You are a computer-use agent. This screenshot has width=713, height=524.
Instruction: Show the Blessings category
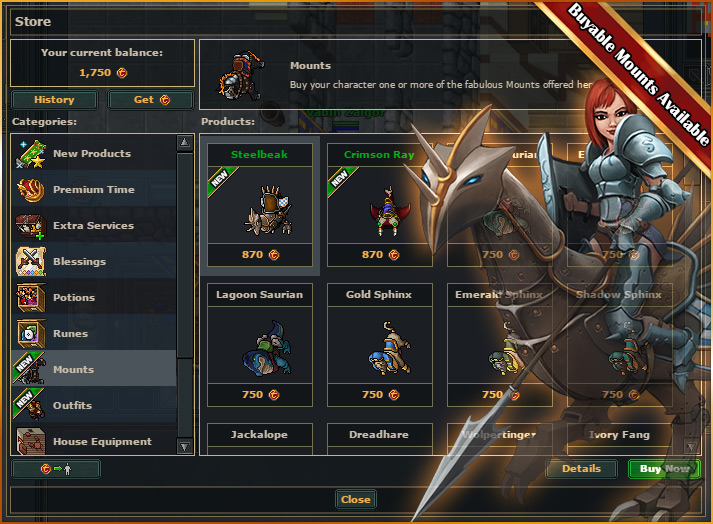(79, 262)
